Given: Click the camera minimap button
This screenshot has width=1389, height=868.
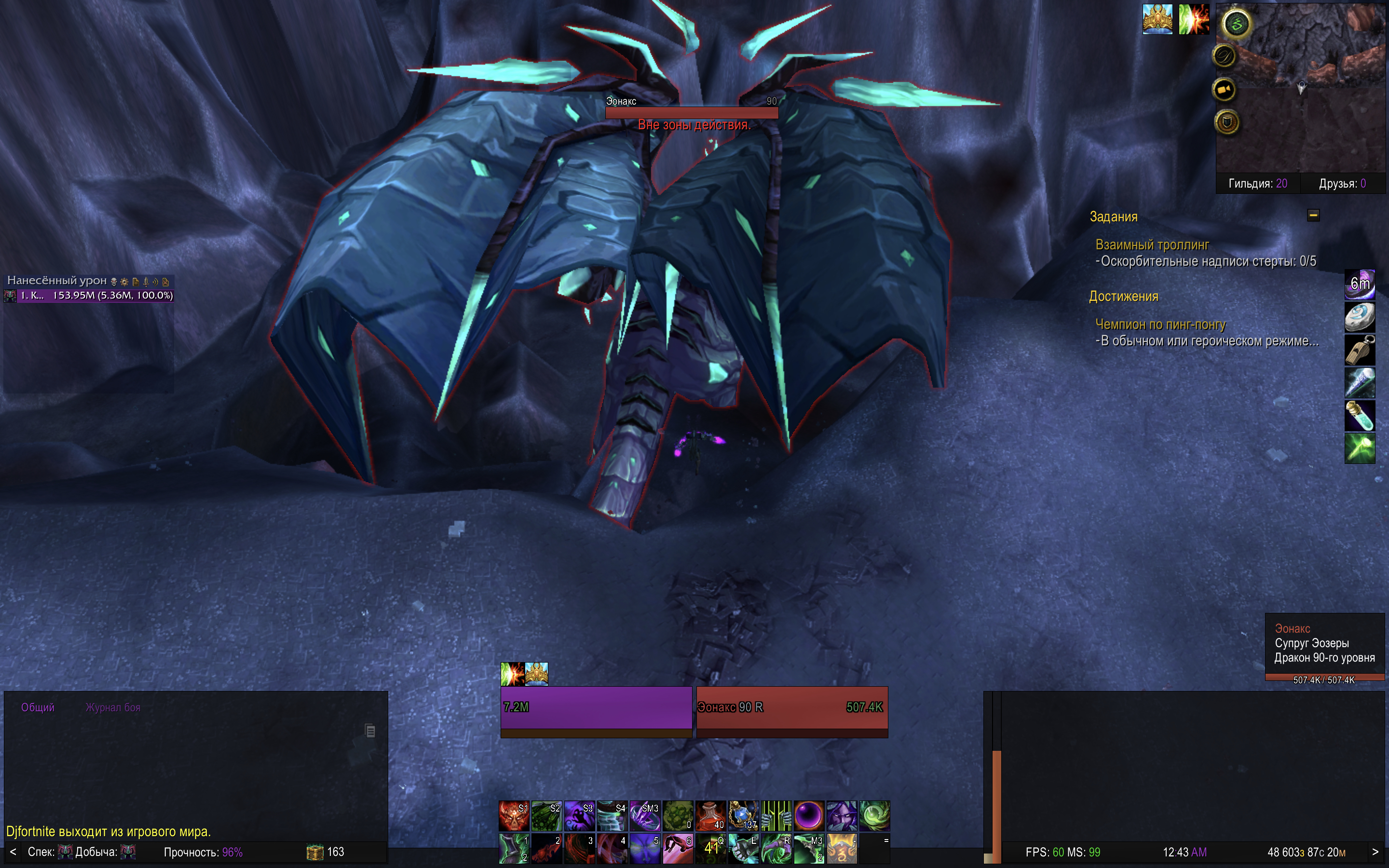Looking at the screenshot, I should coord(1224,90).
